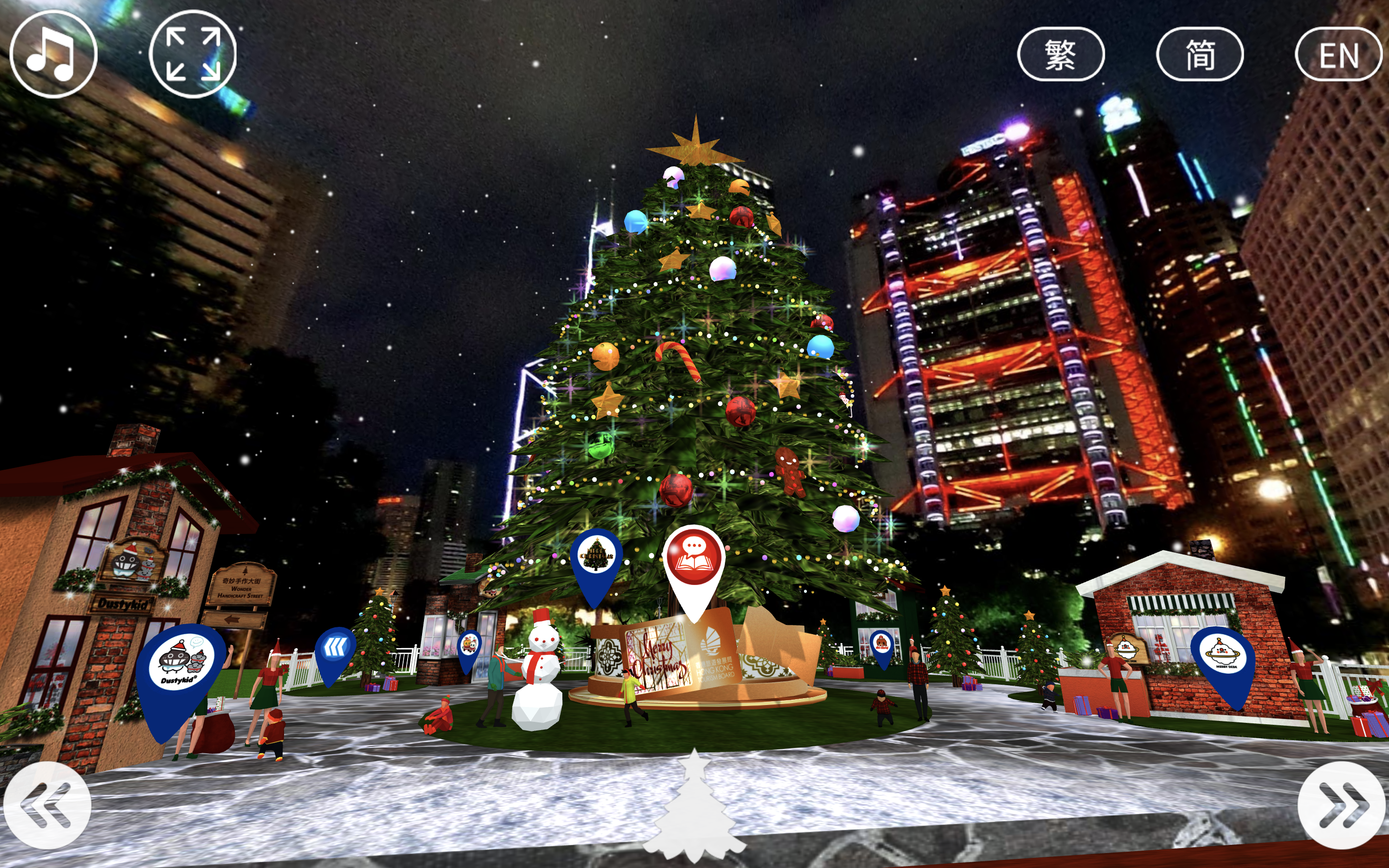Open the small pin beside the snowman
This screenshot has height=868, width=1389.
tap(469, 645)
